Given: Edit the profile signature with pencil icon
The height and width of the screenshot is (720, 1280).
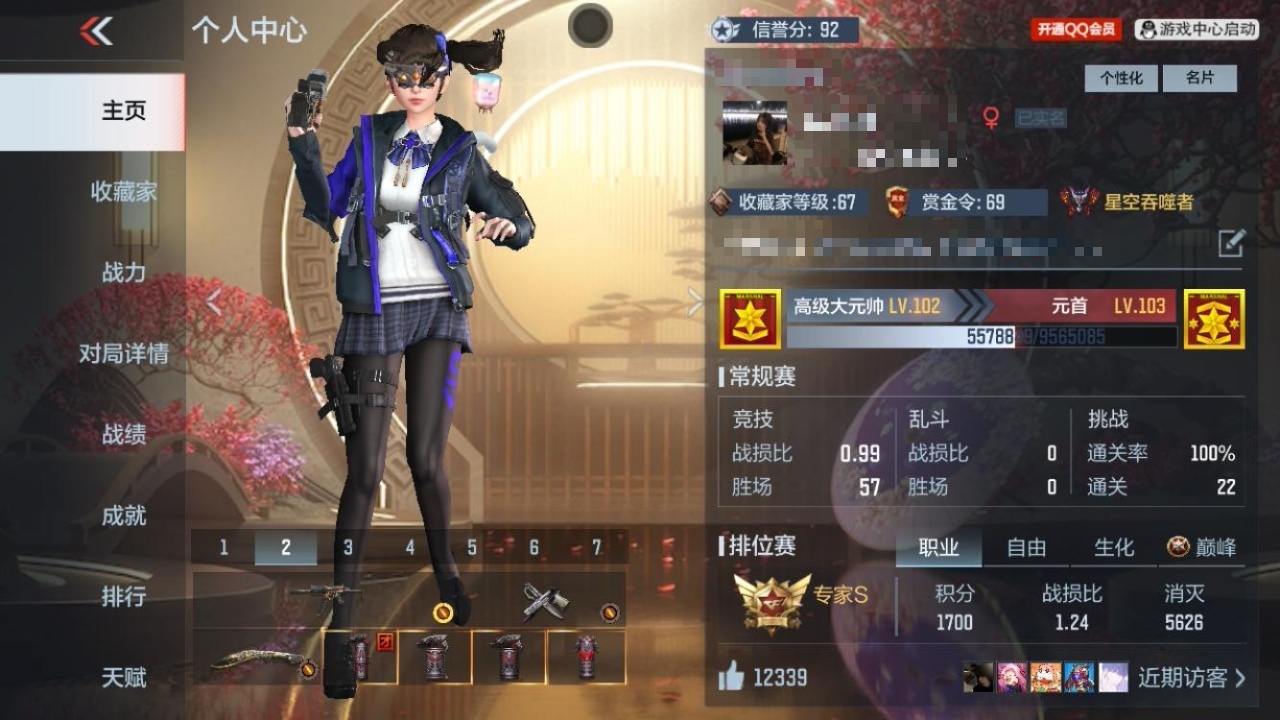Looking at the screenshot, I should [x=1231, y=242].
